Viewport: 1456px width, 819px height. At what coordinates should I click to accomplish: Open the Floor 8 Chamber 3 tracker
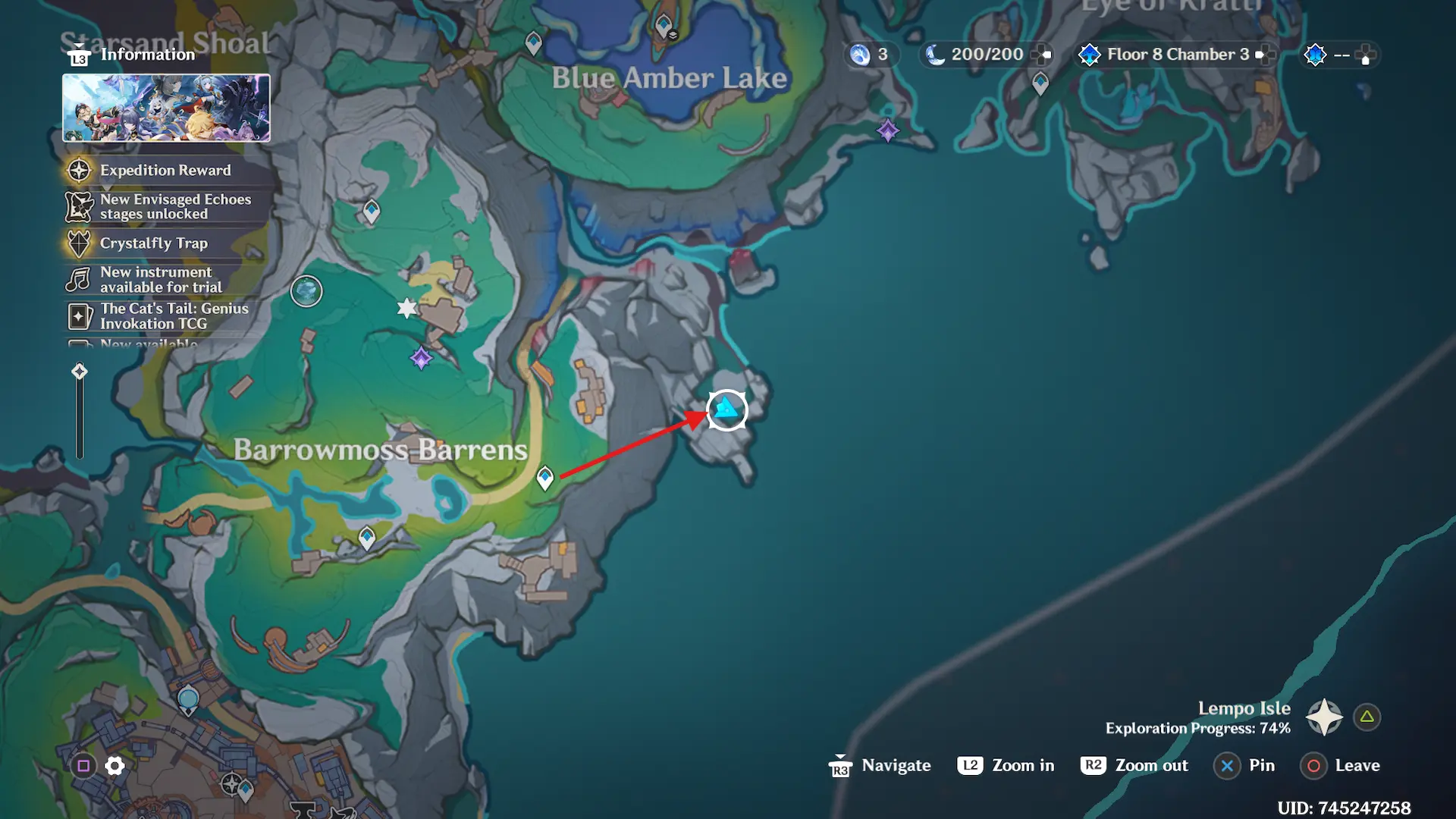[1176, 55]
